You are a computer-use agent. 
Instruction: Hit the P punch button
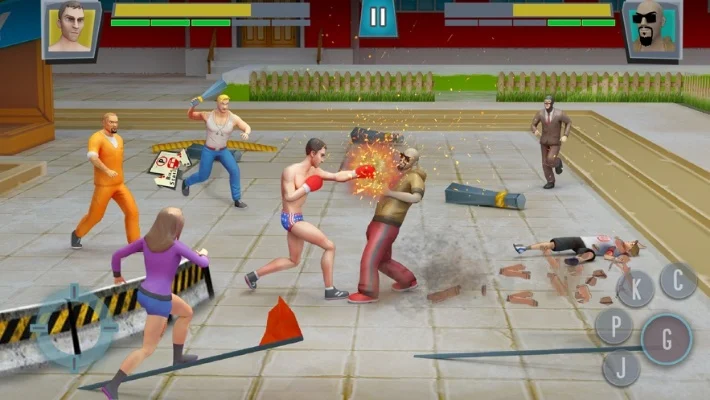coord(614,325)
